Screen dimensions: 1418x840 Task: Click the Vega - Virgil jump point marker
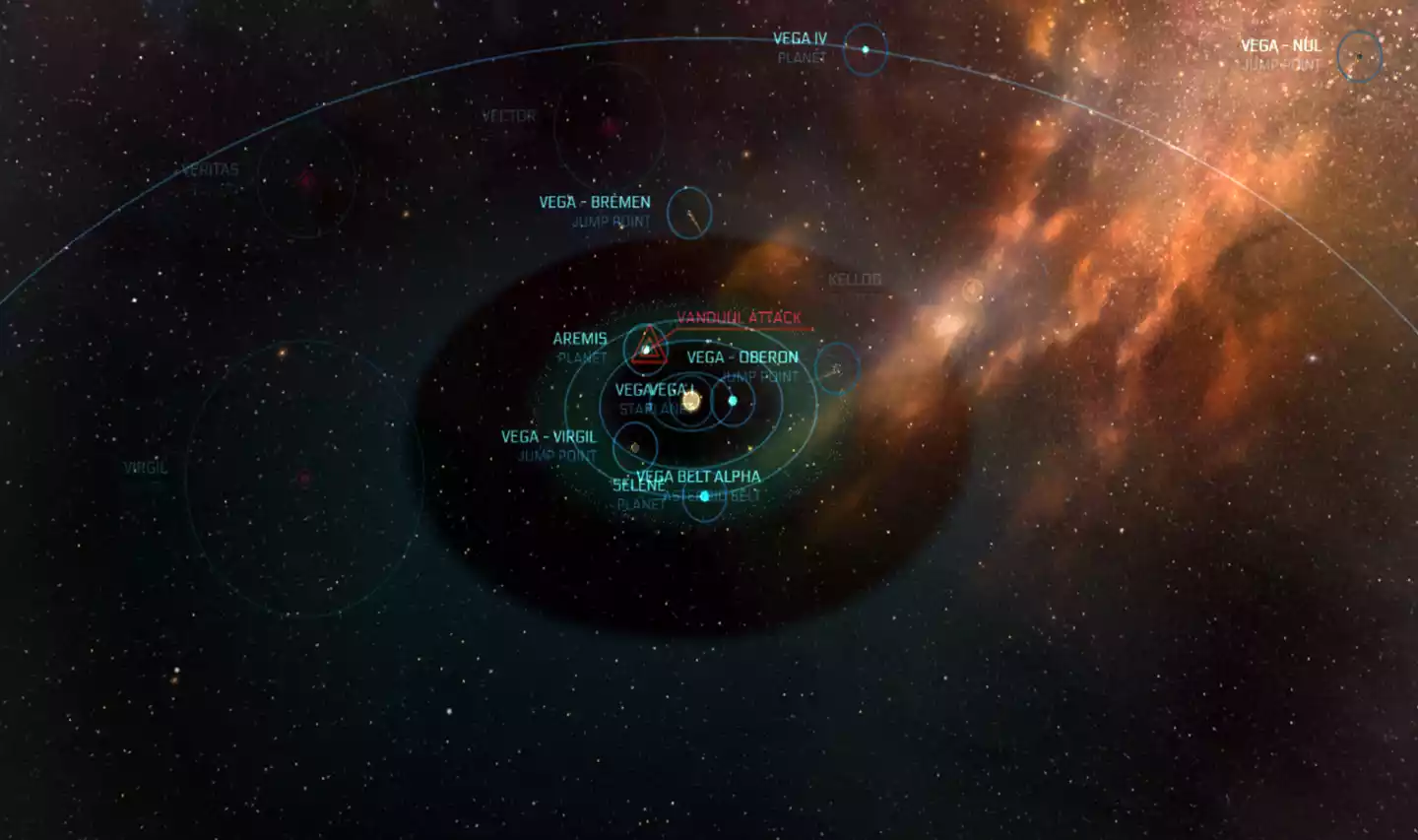point(635,447)
